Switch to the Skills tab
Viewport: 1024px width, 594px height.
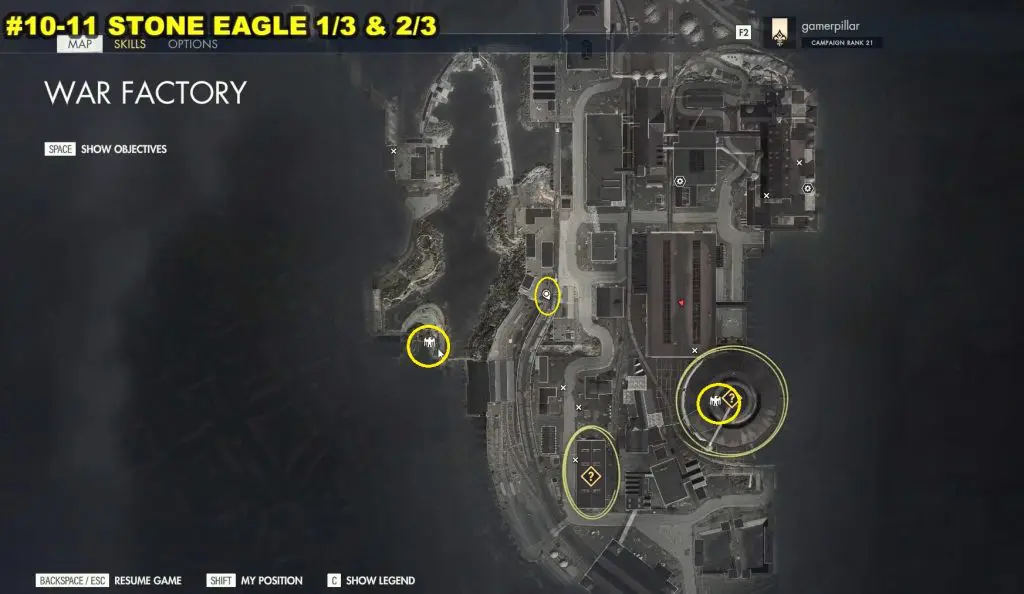pyautogui.click(x=128, y=45)
